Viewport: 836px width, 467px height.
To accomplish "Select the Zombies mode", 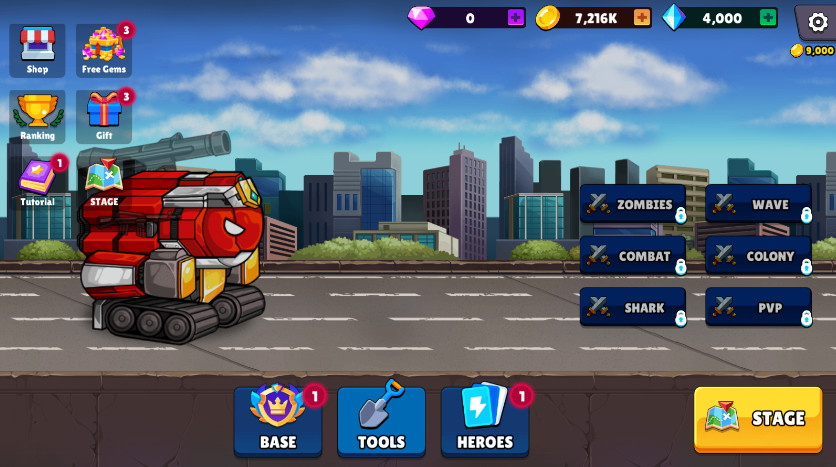I will coord(632,204).
